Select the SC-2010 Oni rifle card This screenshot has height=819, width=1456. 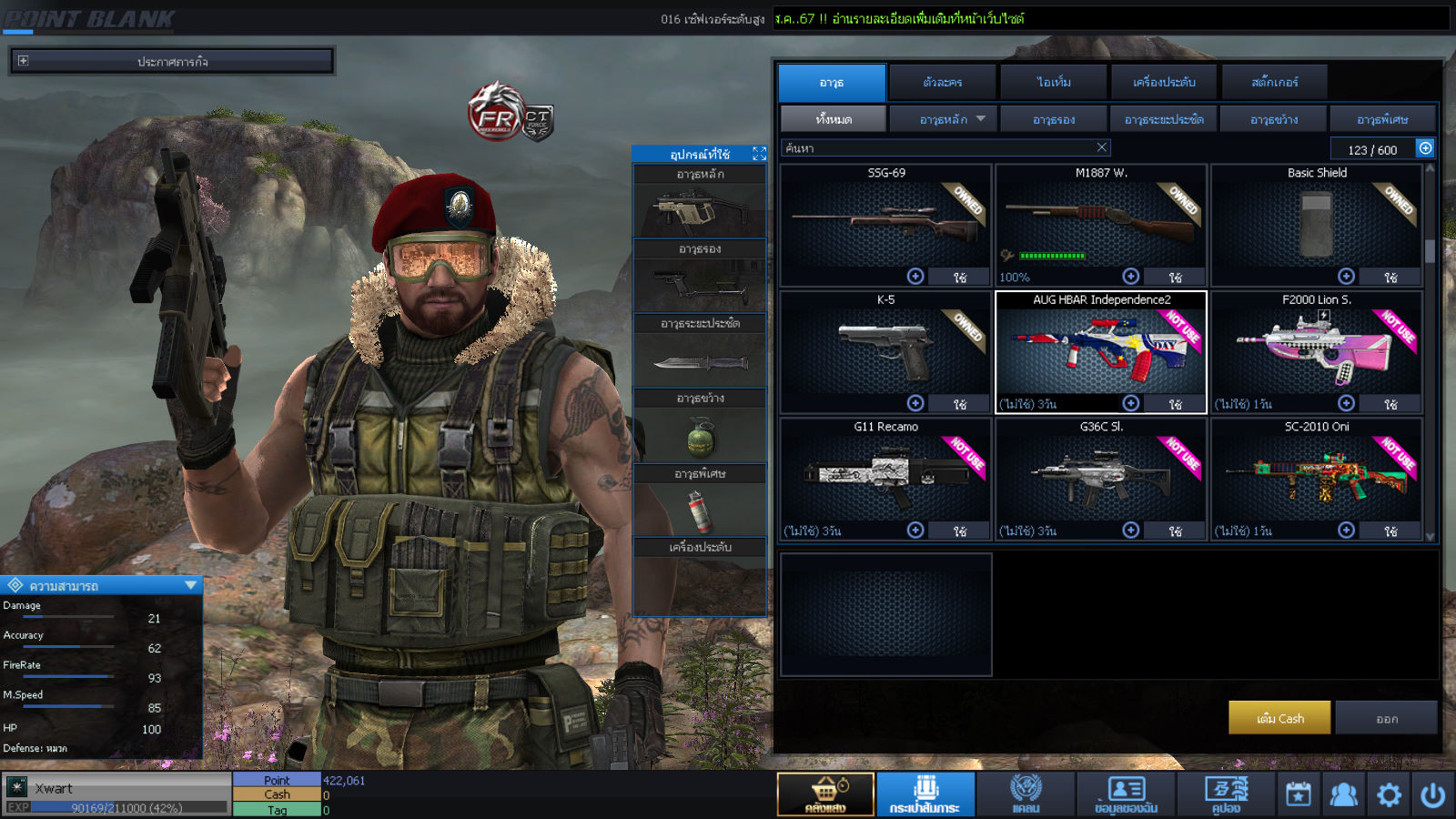(x=1316, y=477)
